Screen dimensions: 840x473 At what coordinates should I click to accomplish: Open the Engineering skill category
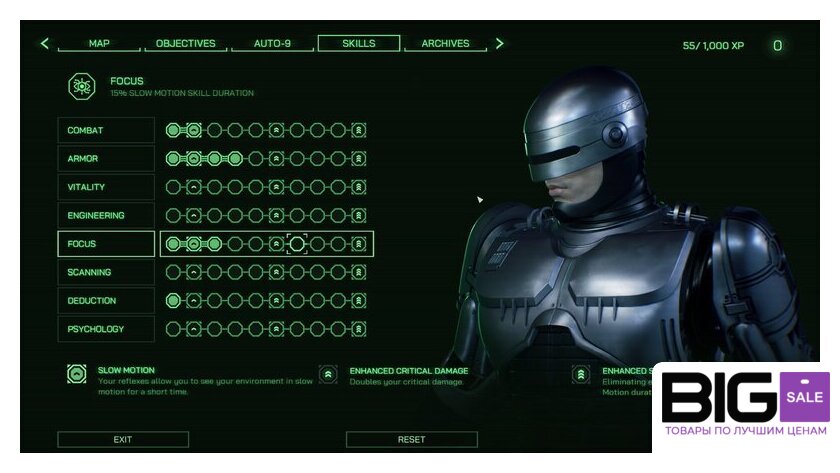(x=106, y=216)
